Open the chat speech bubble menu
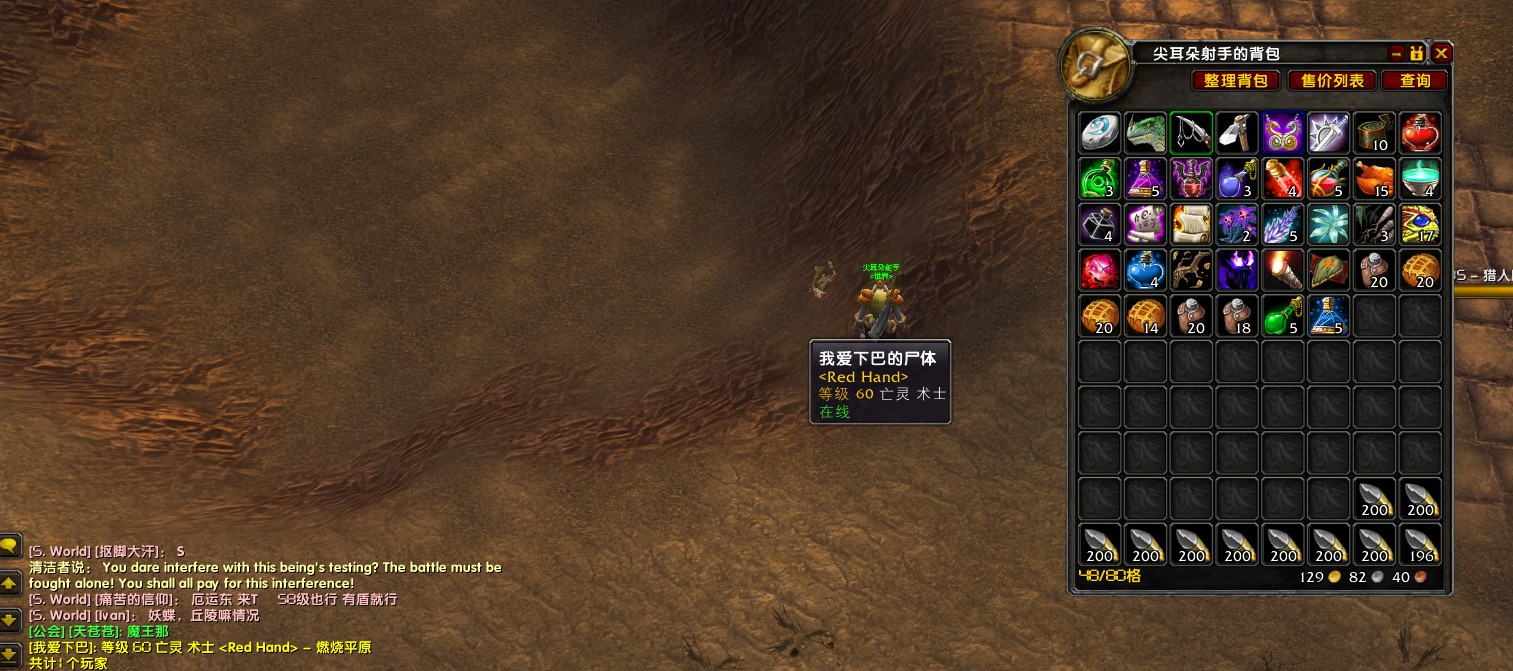Viewport: 1513px width, 671px height. click(x=9, y=546)
